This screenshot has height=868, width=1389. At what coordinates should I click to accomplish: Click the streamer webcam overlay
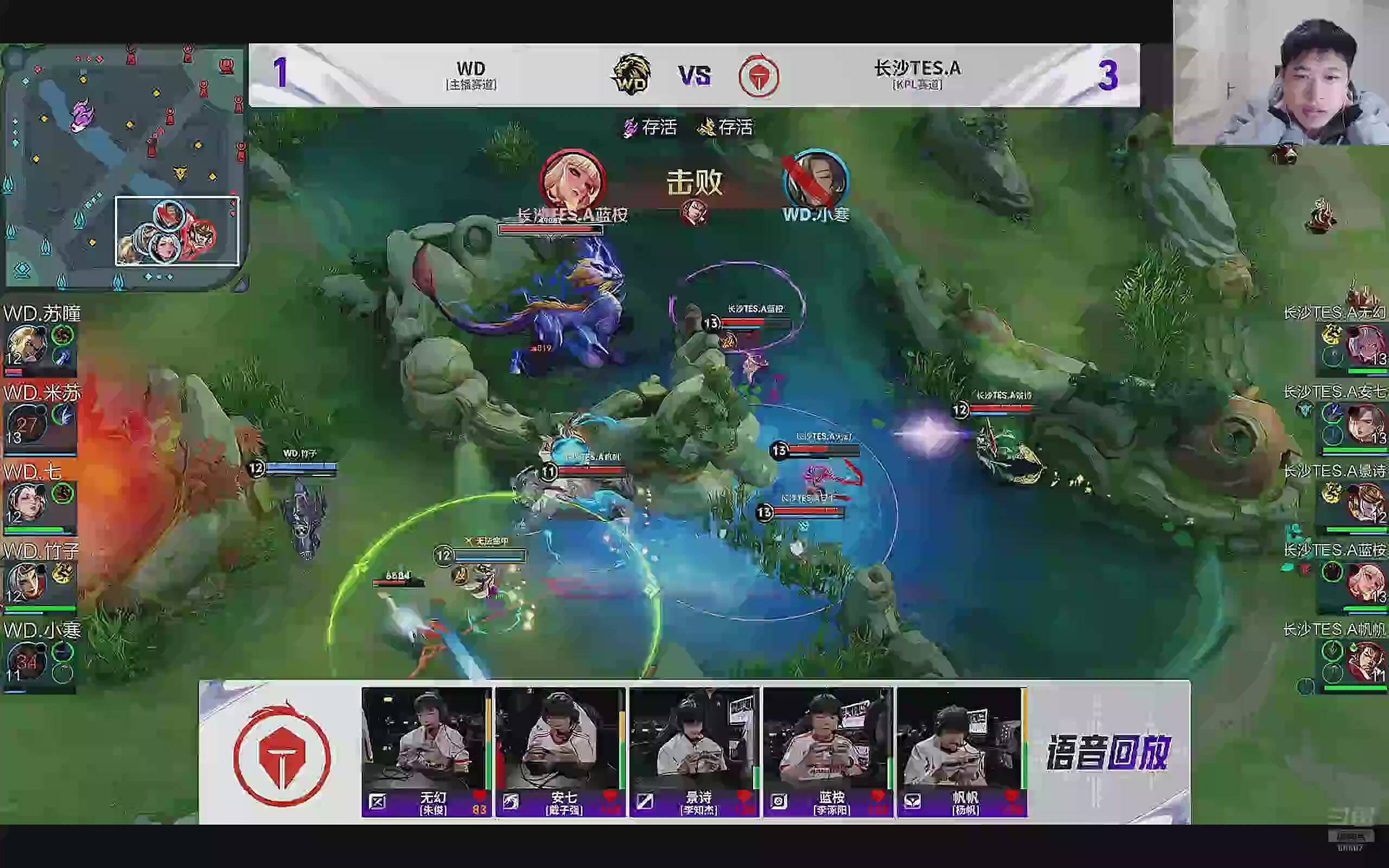click(1280, 73)
